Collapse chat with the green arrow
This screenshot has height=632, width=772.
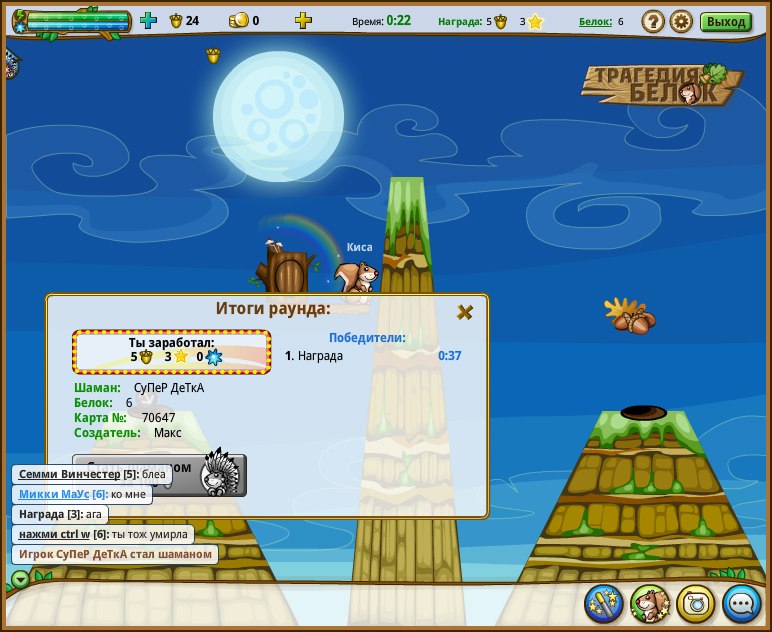[x=20, y=578]
